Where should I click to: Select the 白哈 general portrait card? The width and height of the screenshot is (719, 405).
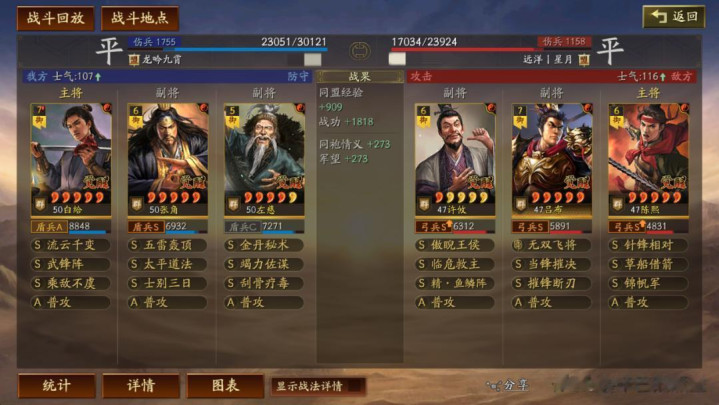(71, 160)
